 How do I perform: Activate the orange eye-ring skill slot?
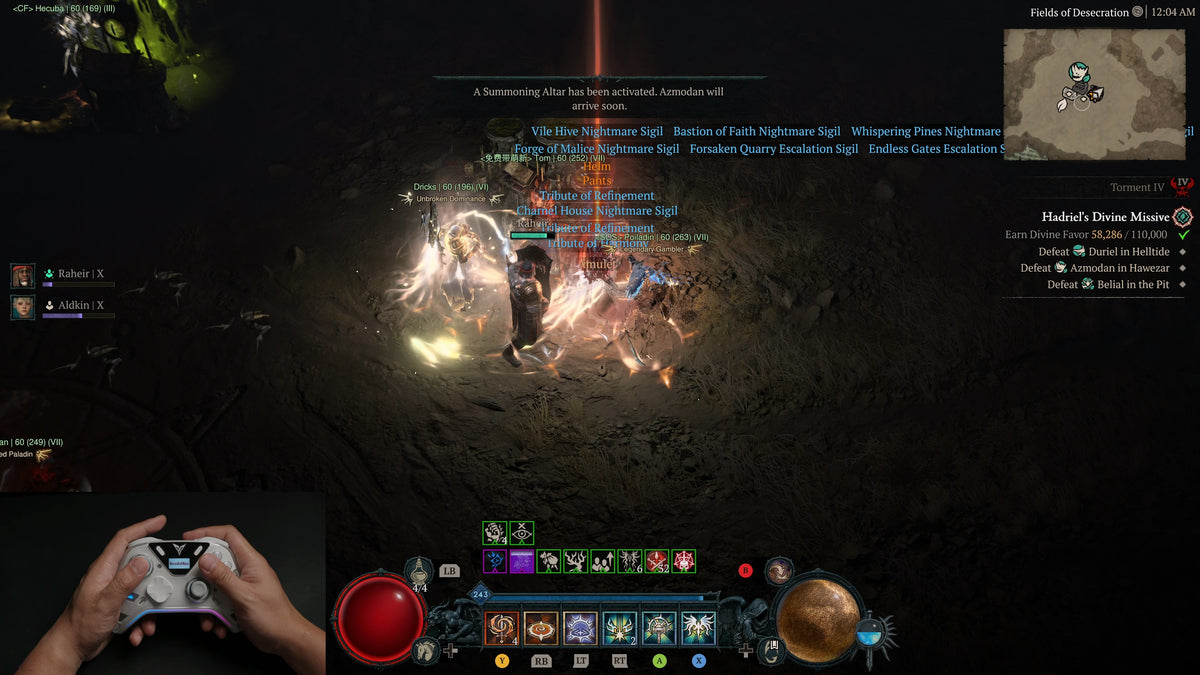point(541,628)
